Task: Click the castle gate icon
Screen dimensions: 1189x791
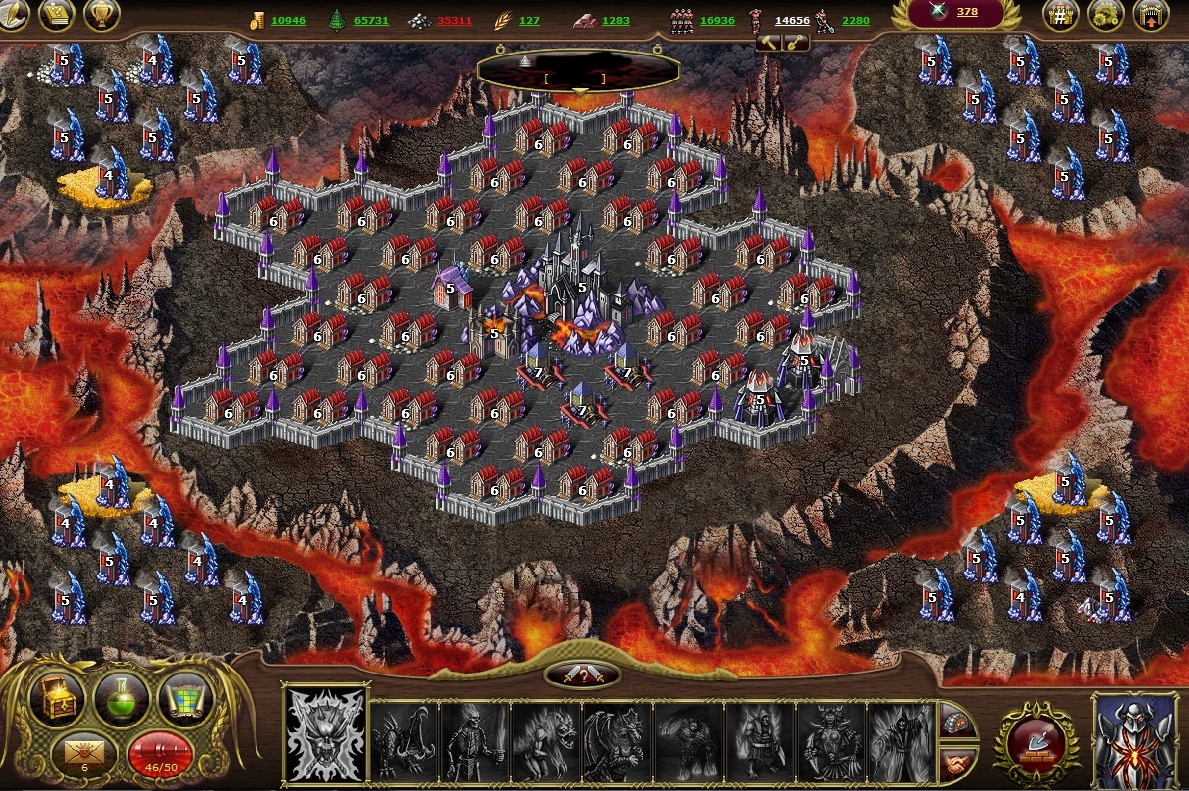Action: coord(1151,14)
